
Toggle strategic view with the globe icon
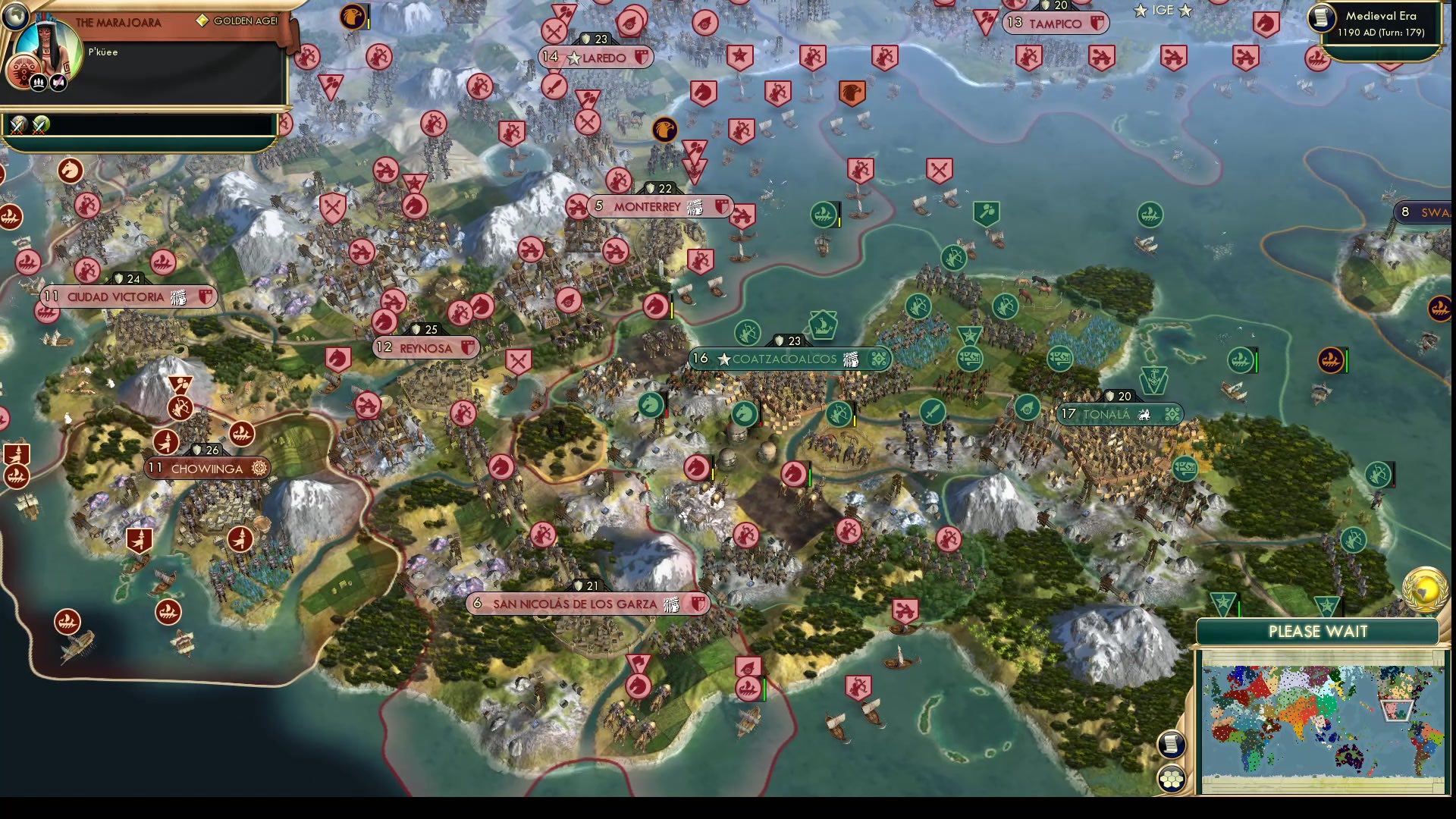coord(15,15)
